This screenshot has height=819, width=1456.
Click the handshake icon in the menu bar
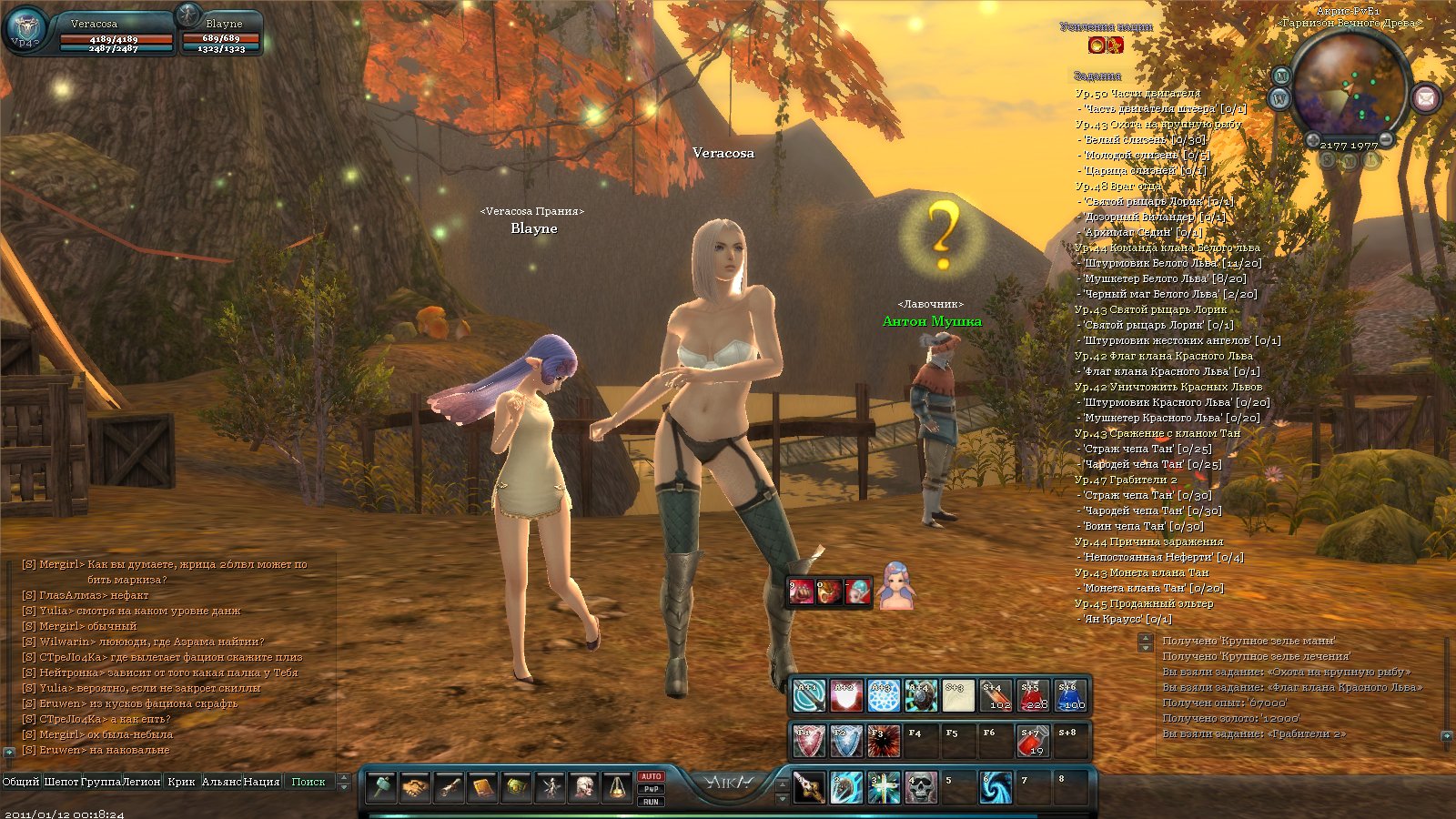coord(416,787)
